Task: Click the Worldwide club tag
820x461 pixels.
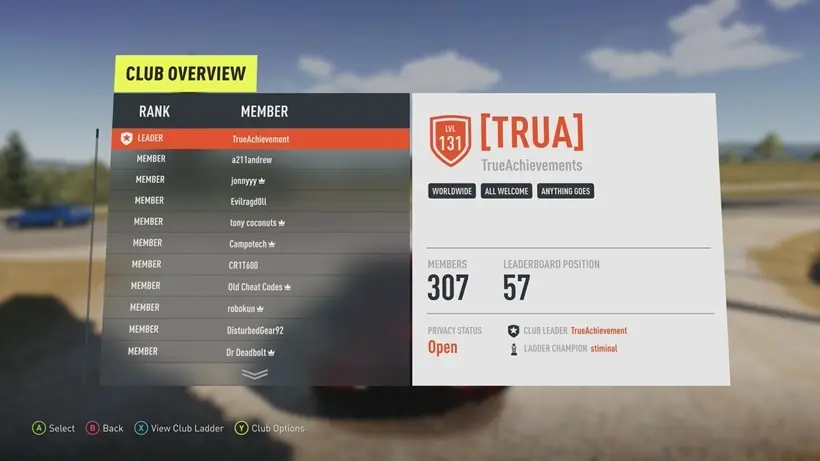Action: [x=452, y=191]
